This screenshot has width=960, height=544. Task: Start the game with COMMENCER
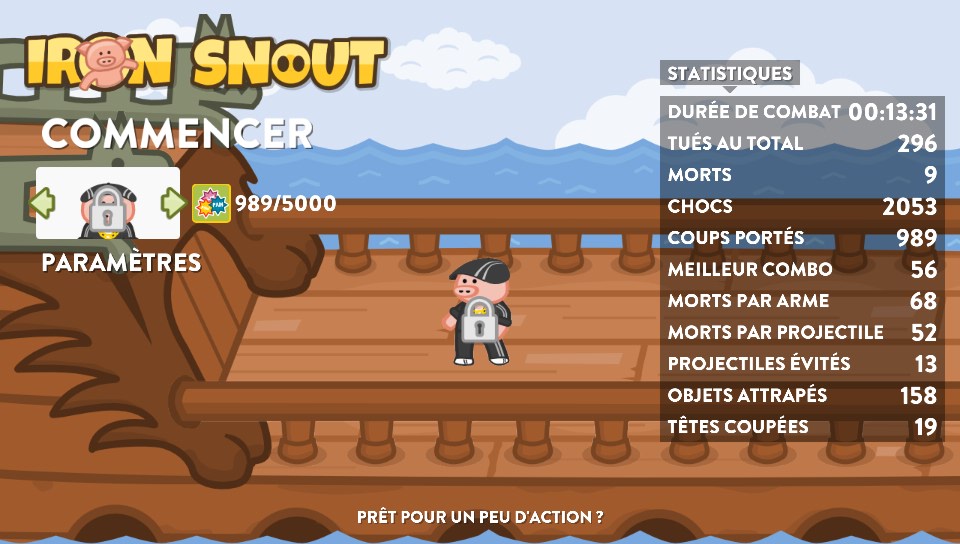click(177, 133)
